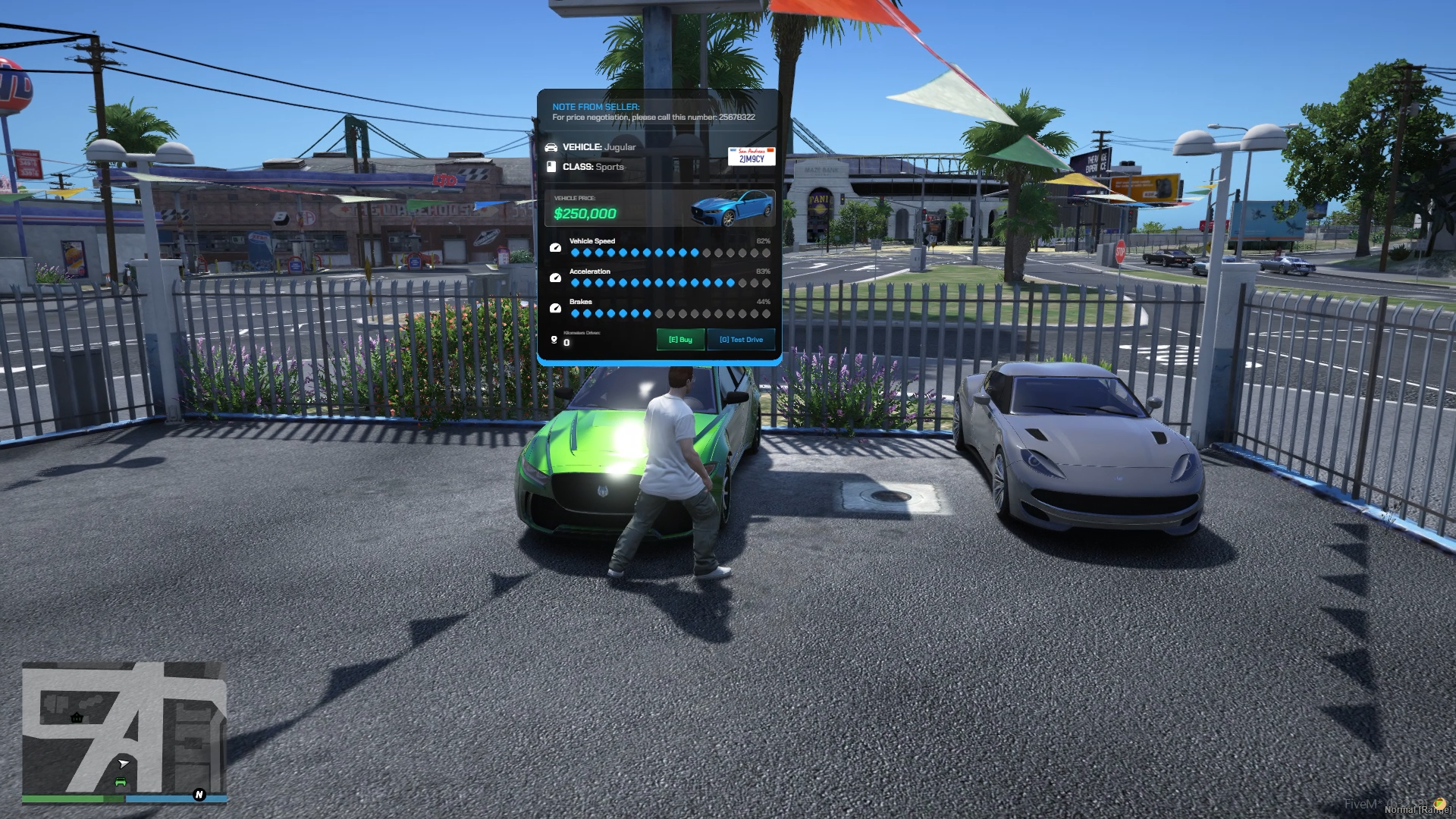Click the class card icon beside CLASS
Viewport: 1456px width, 819px height.
point(551,167)
